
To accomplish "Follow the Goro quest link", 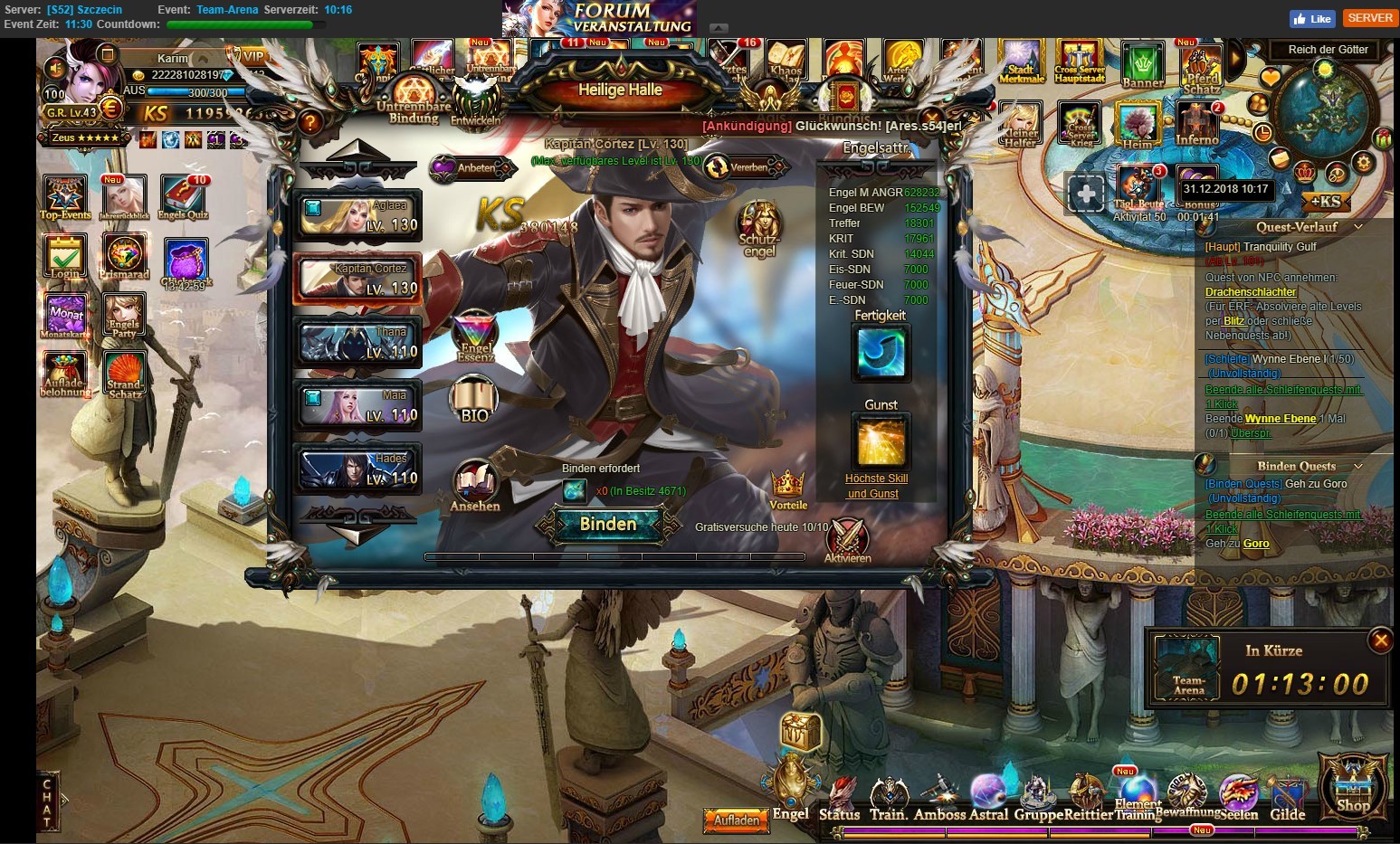I will 1256,544.
